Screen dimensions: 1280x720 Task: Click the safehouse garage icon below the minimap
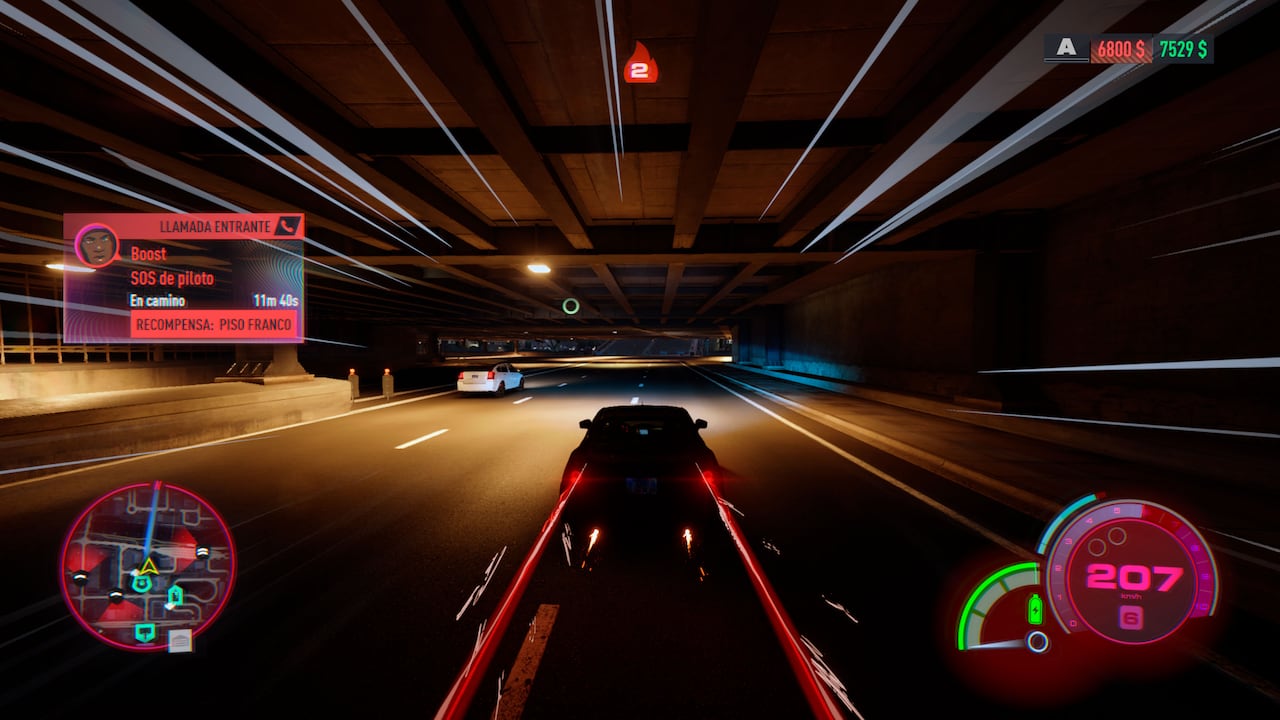[180, 640]
